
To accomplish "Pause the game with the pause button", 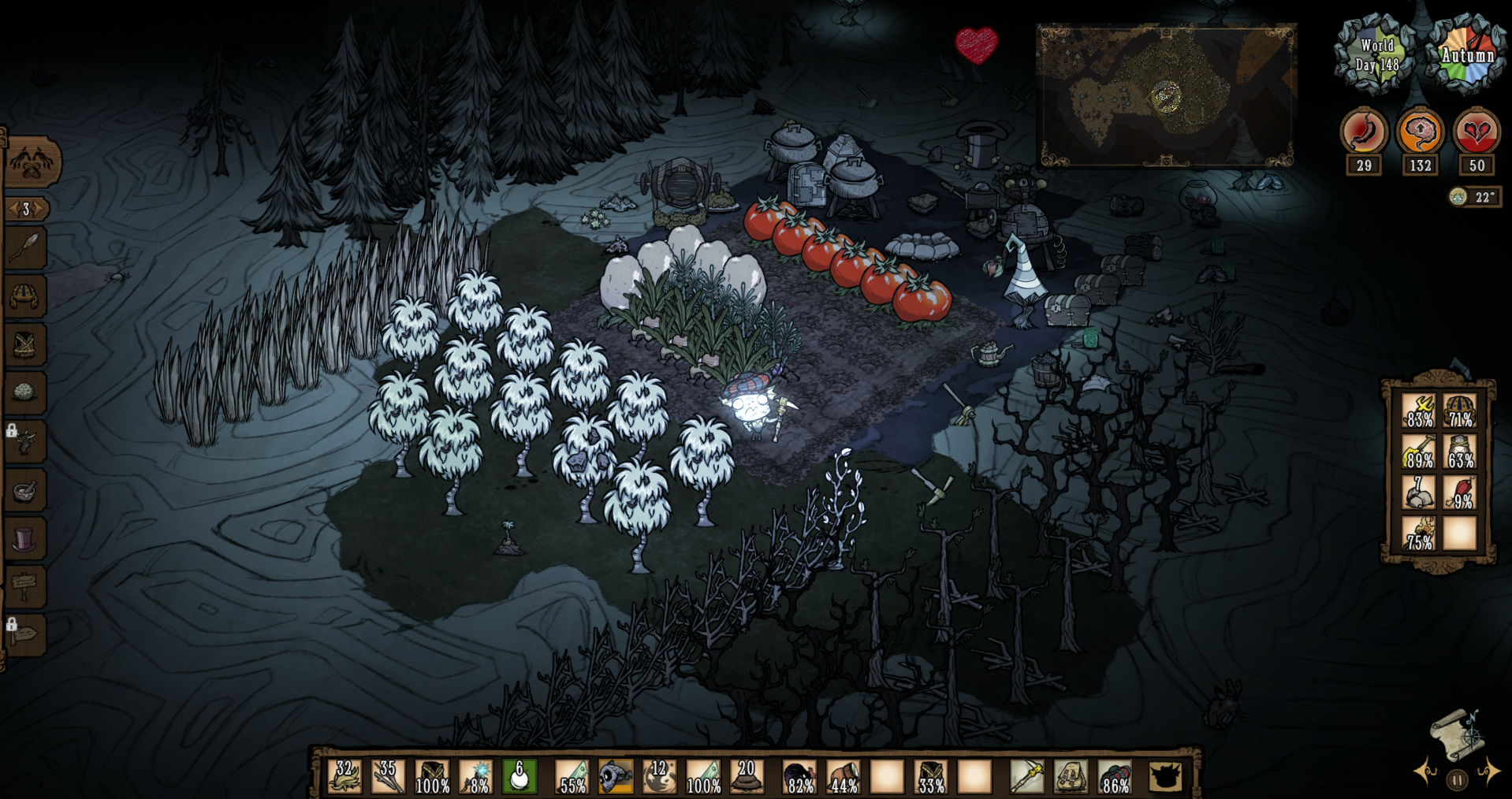I will pyautogui.click(x=1457, y=780).
